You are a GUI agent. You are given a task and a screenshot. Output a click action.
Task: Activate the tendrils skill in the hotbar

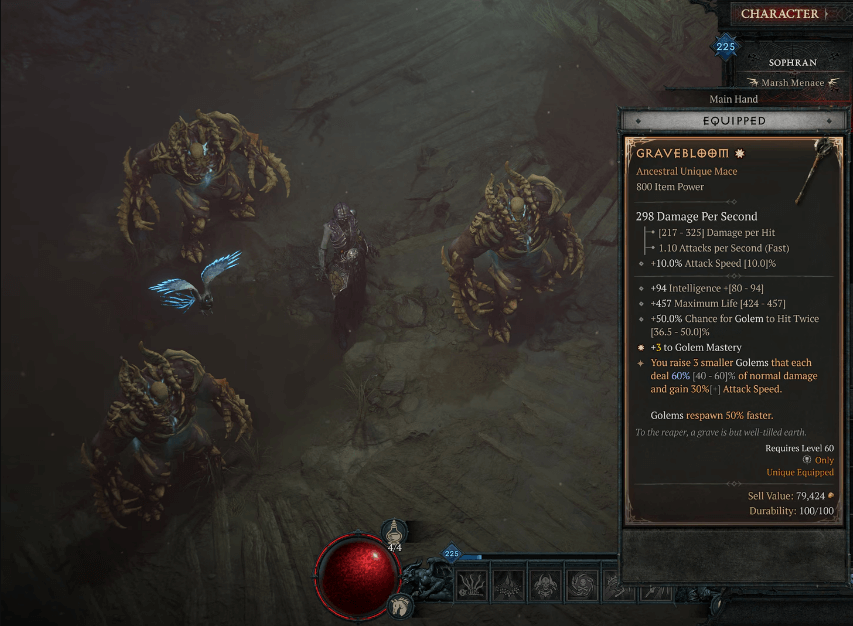coord(473,585)
